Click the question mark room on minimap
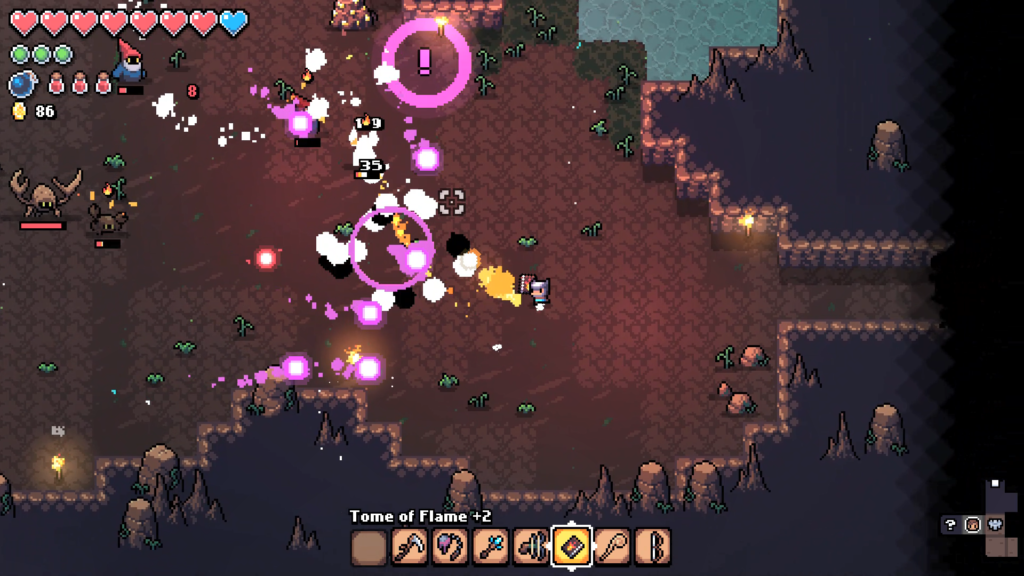Image resolution: width=1024 pixels, height=576 pixels. click(951, 524)
